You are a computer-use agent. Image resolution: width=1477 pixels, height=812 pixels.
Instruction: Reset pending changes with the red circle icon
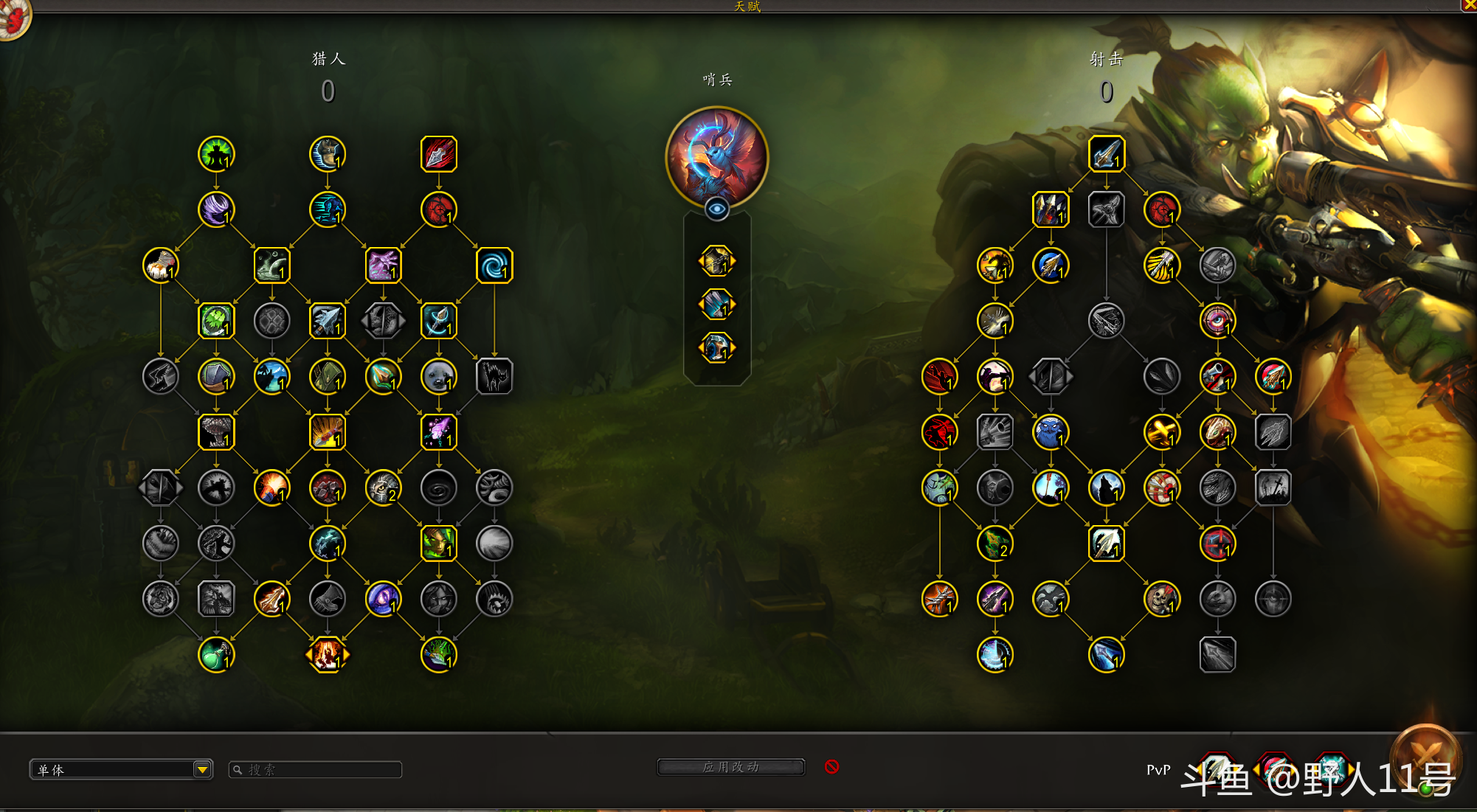[x=831, y=767]
